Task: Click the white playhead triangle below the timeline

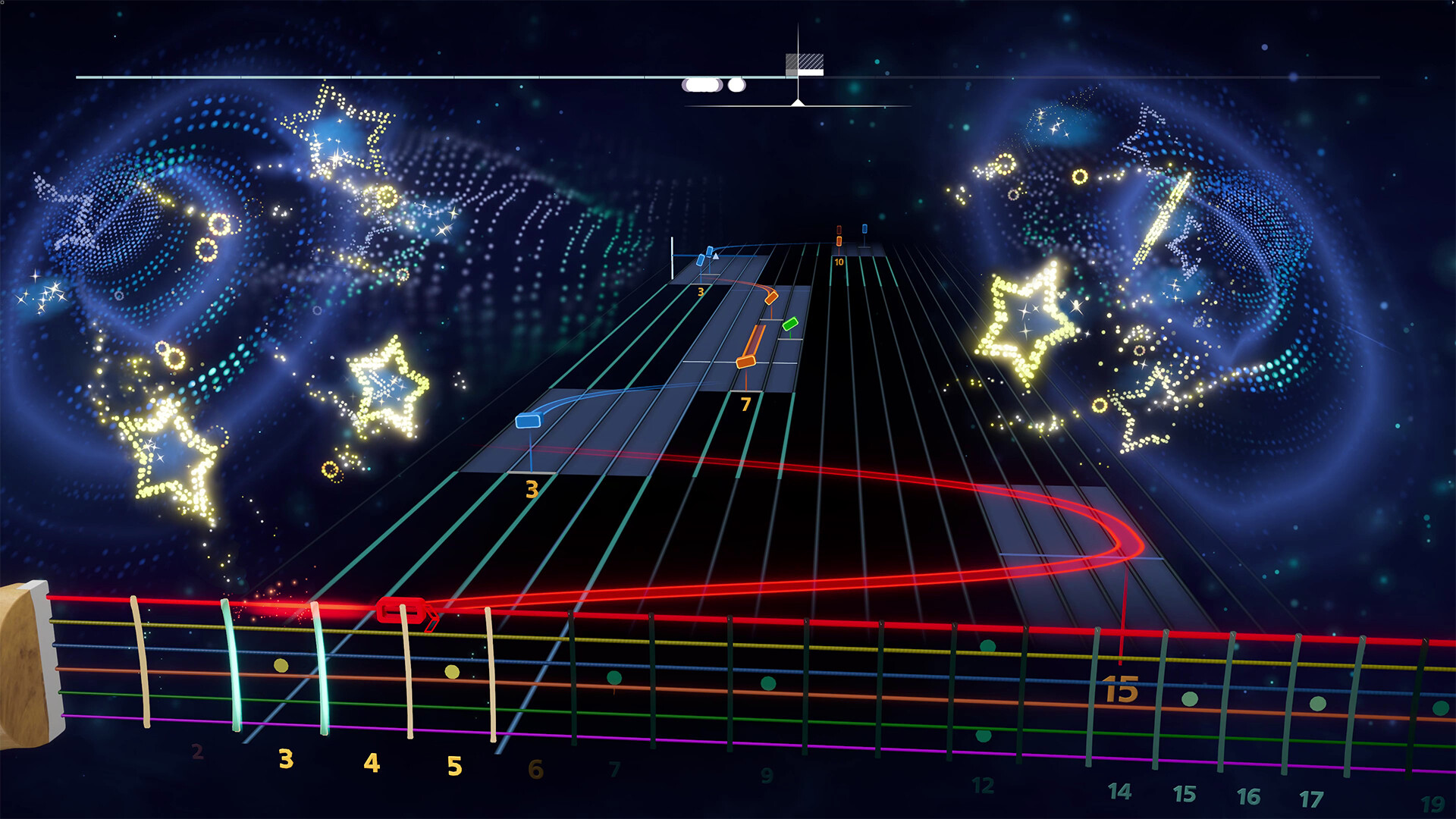Action: pos(798,102)
